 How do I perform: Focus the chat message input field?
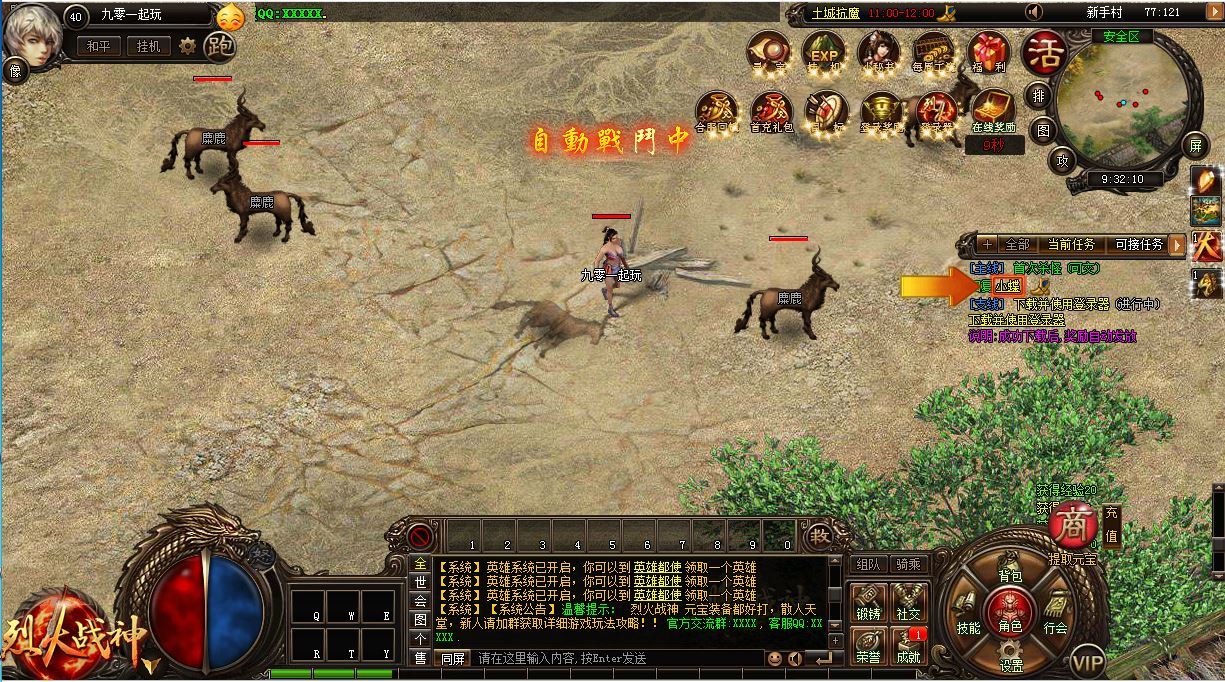(615, 658)
